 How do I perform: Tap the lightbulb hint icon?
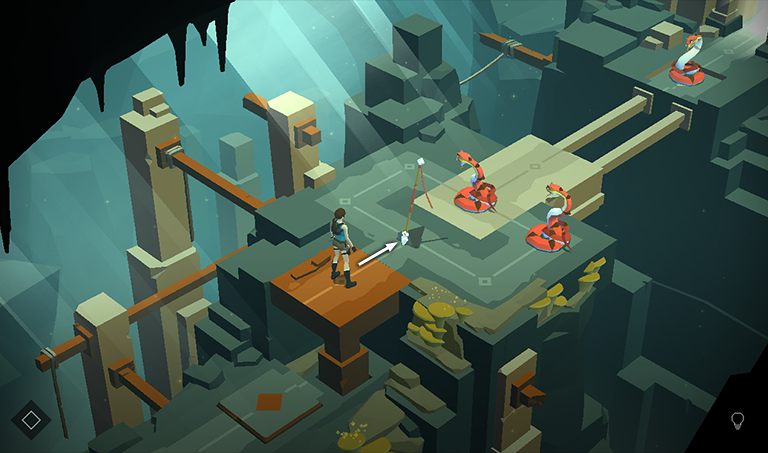tap(738, 420)
